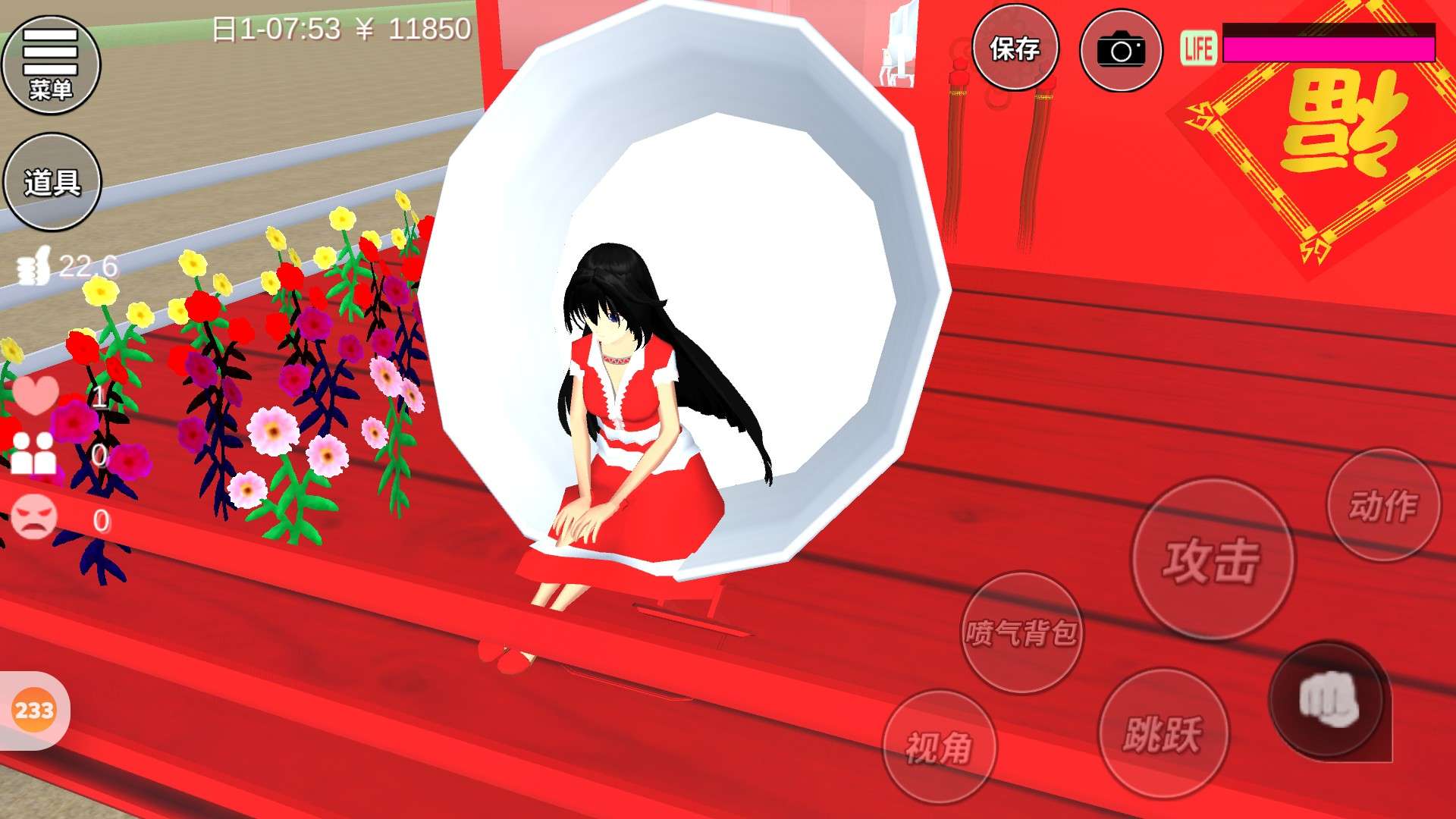Viewport: 1456px width, 819px height.
Task: Open the orange 233 overlay bubble
Action: coord(34,711)
